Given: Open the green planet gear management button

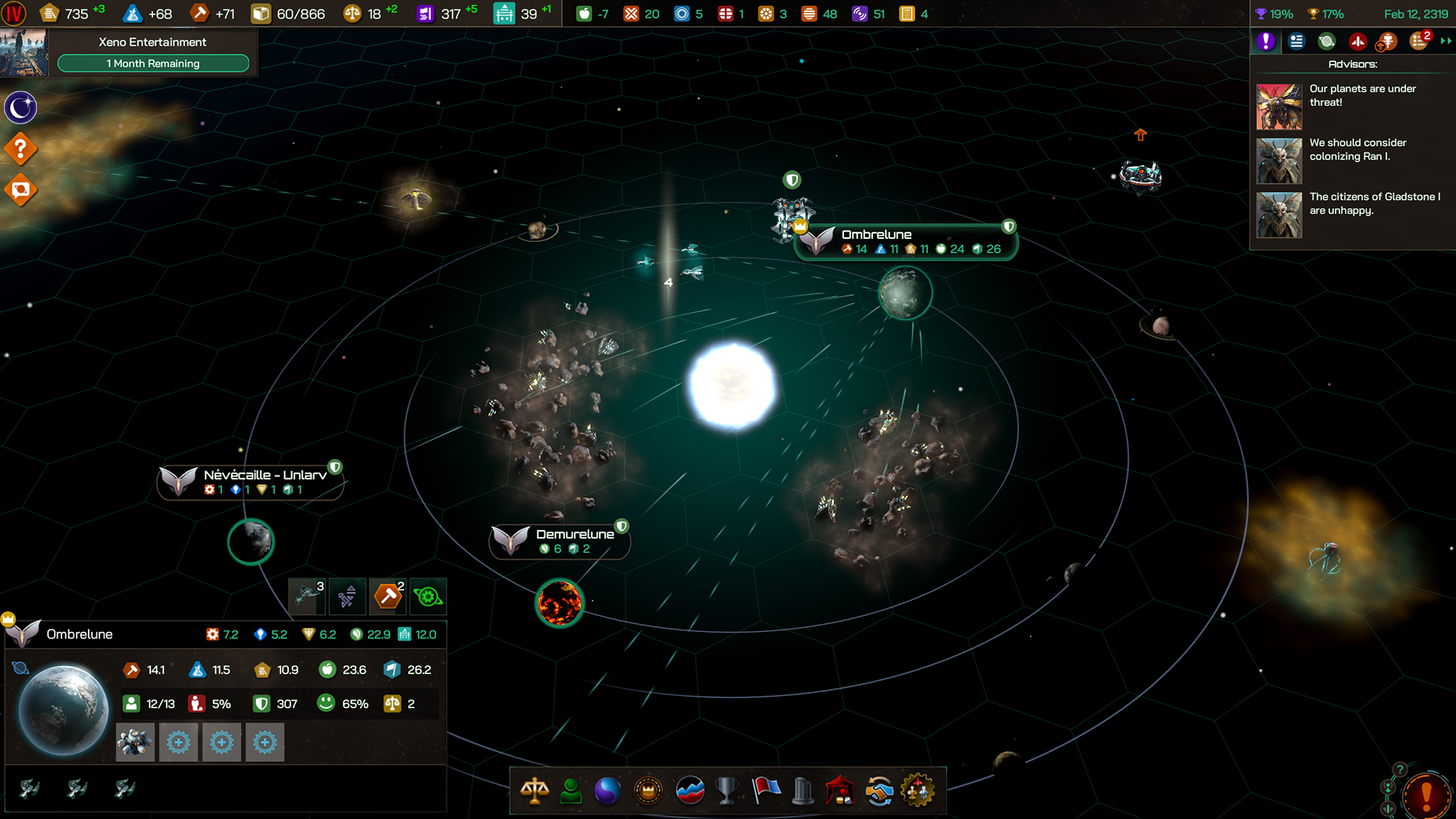Looking at the screenshot, I should tap(428, 596).
